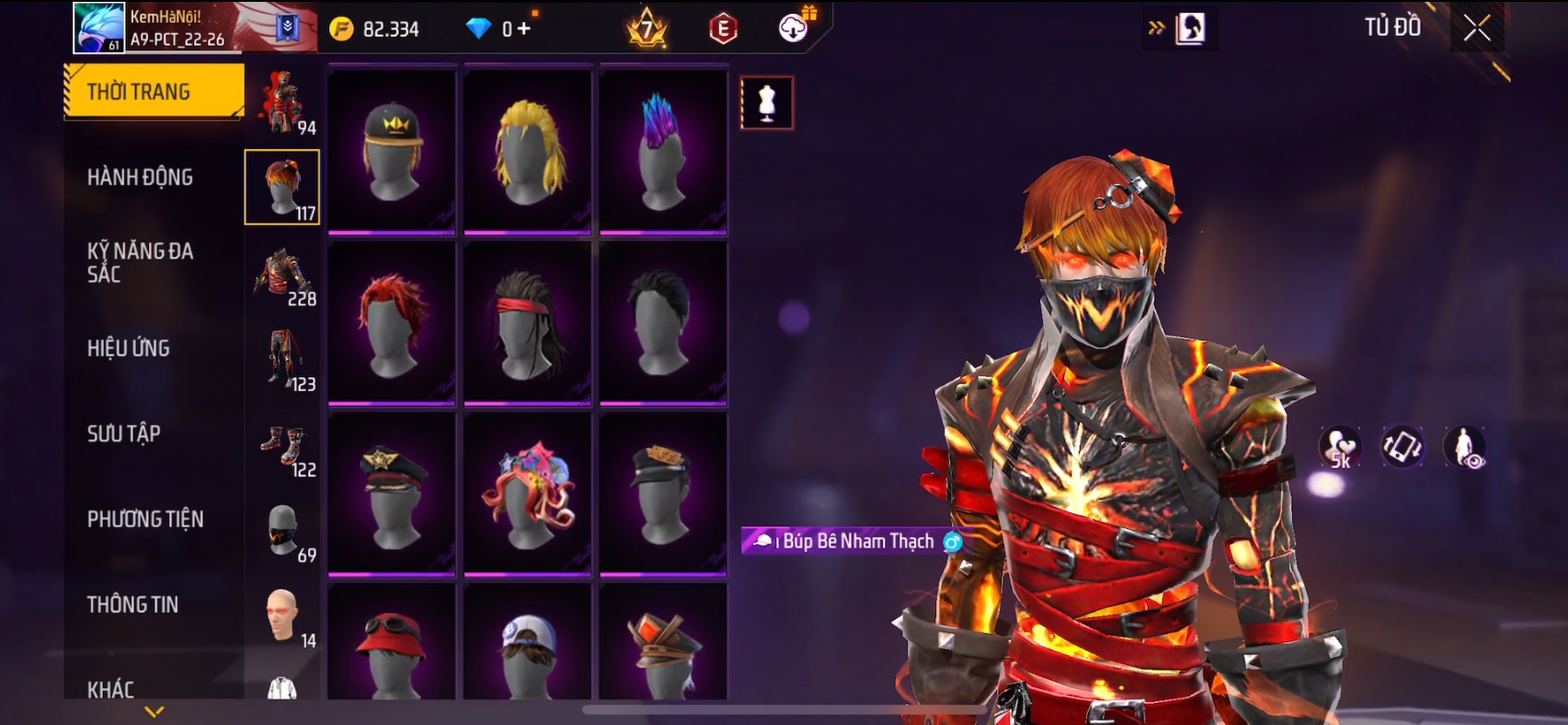This screenshot has width=1568, height=725.
Task: Open the Kỹ Năng Đa Sắc tab
Action: point(140,262)
